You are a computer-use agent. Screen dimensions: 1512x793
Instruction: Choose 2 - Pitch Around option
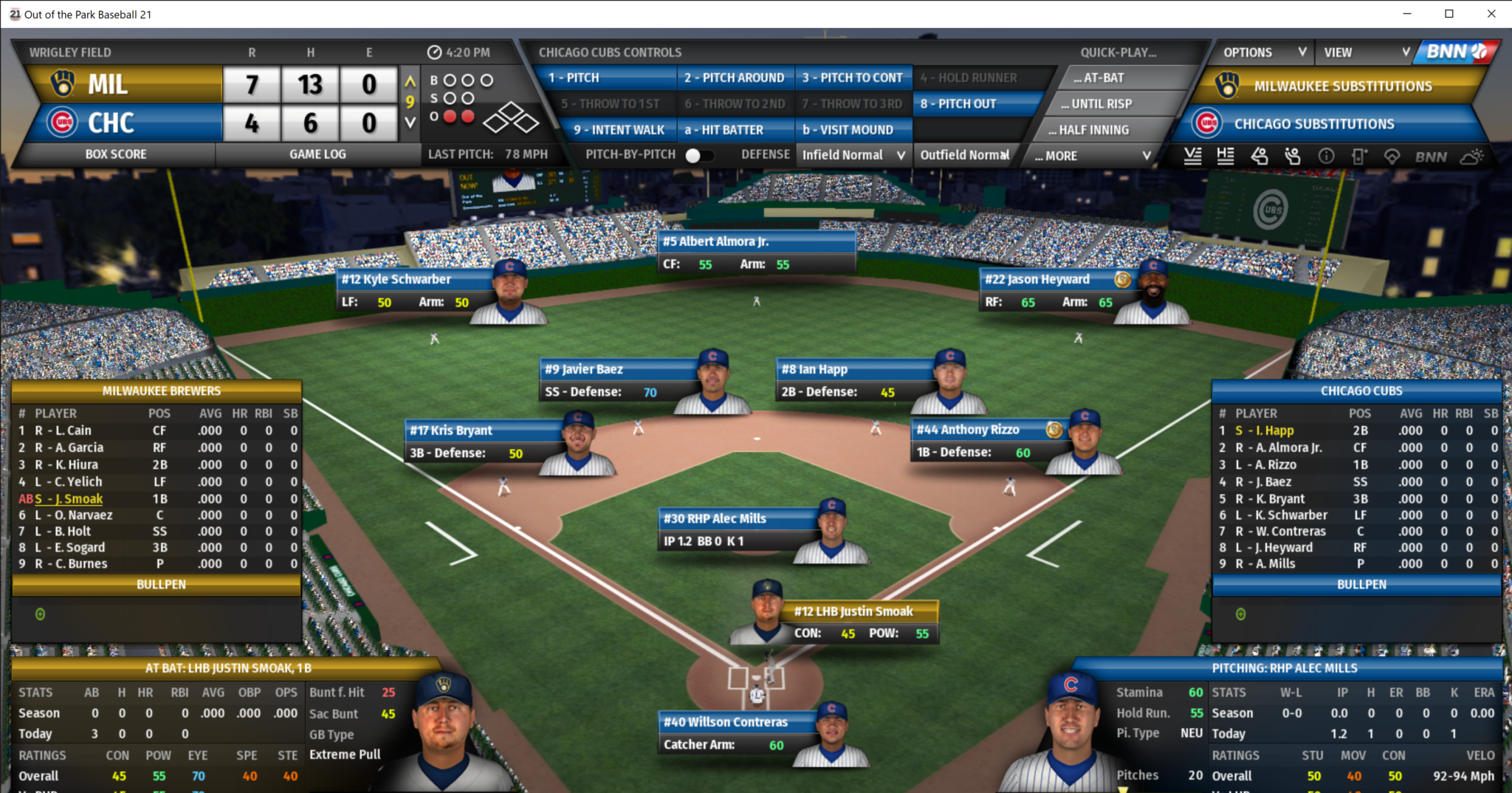point(734,78)
